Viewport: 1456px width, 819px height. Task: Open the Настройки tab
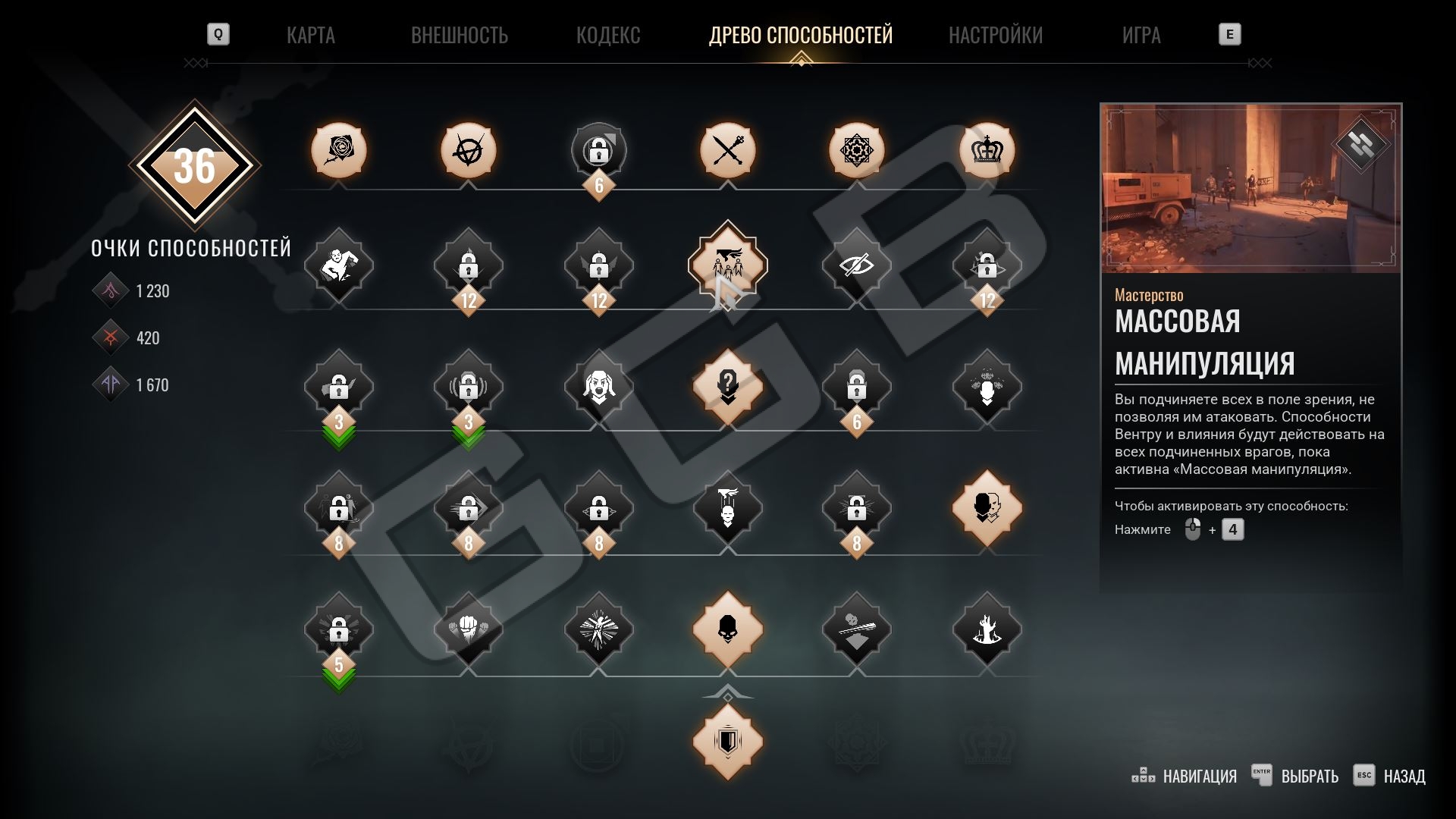coord(995,35)
